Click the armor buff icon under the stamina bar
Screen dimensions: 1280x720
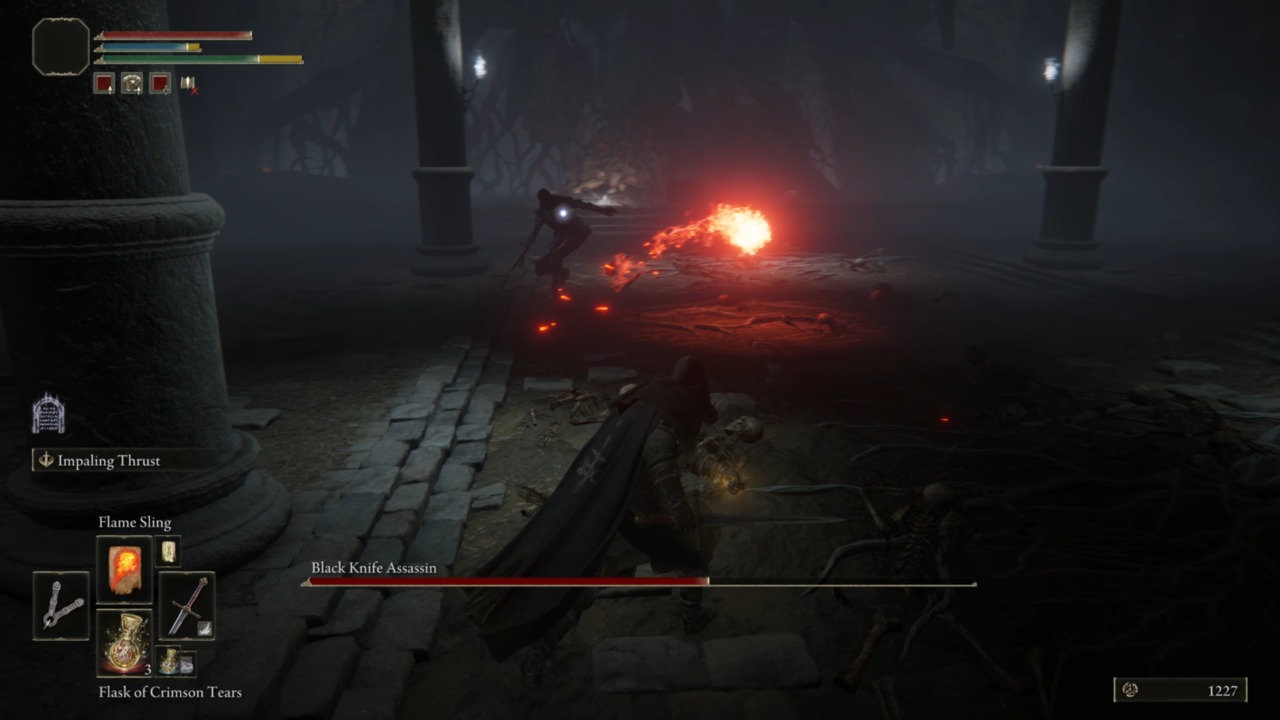click(132, 83)
